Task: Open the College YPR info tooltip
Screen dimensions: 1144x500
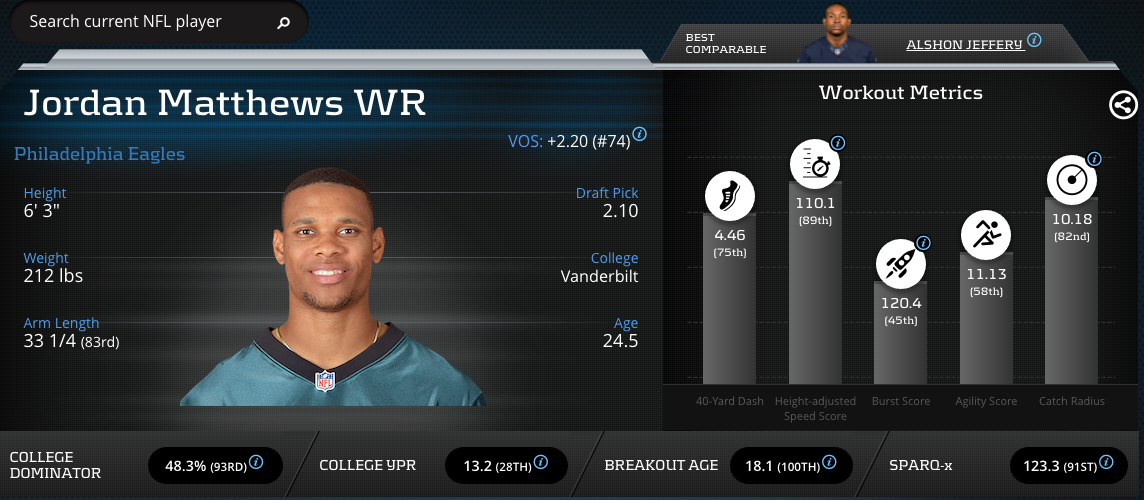Action: click(x=540, y=462)
